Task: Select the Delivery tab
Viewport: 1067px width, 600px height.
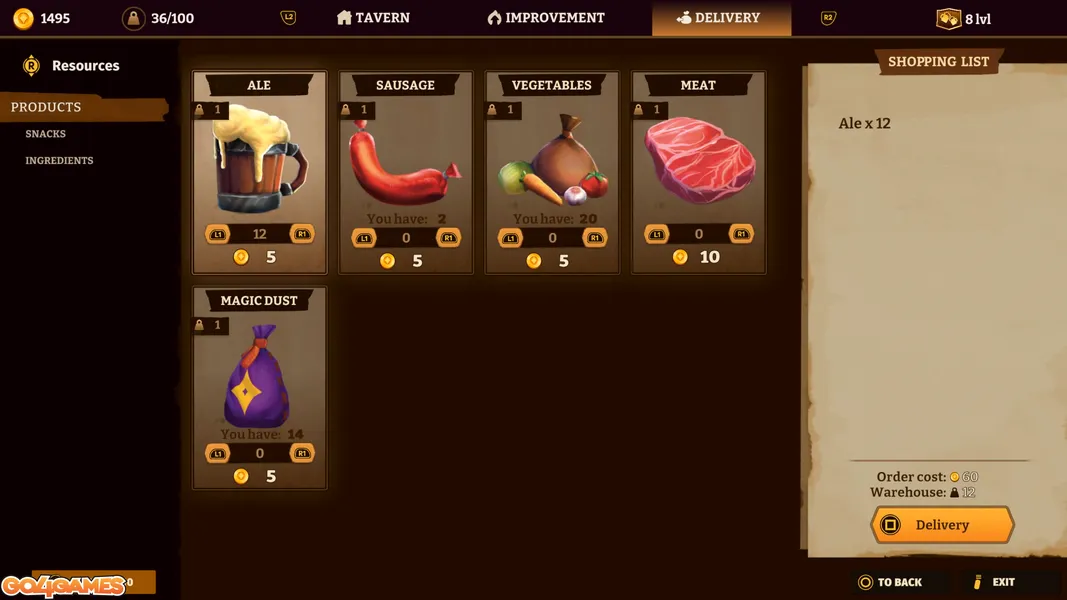Action: (x=720, y=18)
